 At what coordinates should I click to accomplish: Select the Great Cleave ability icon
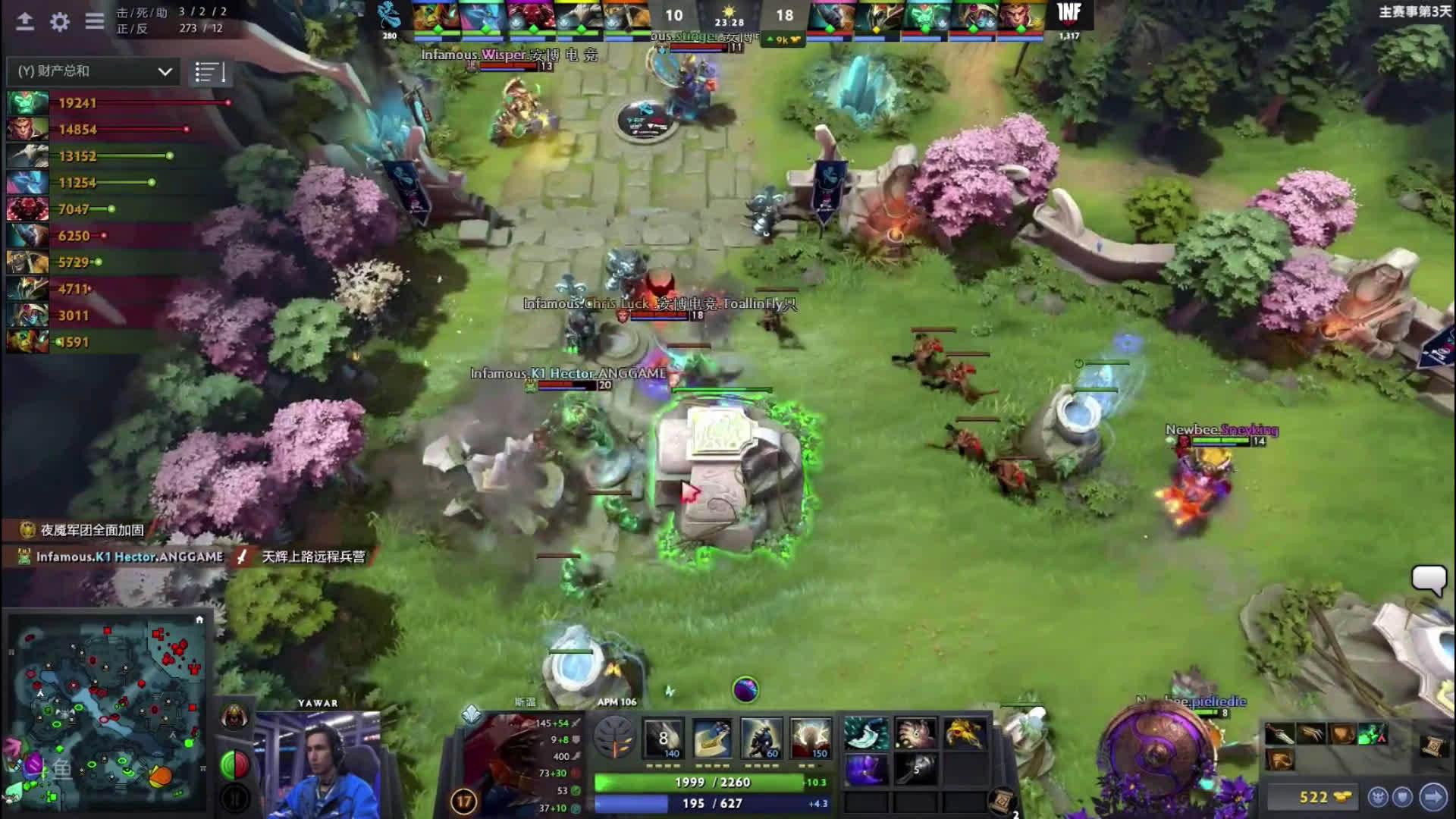click(712, 738)
